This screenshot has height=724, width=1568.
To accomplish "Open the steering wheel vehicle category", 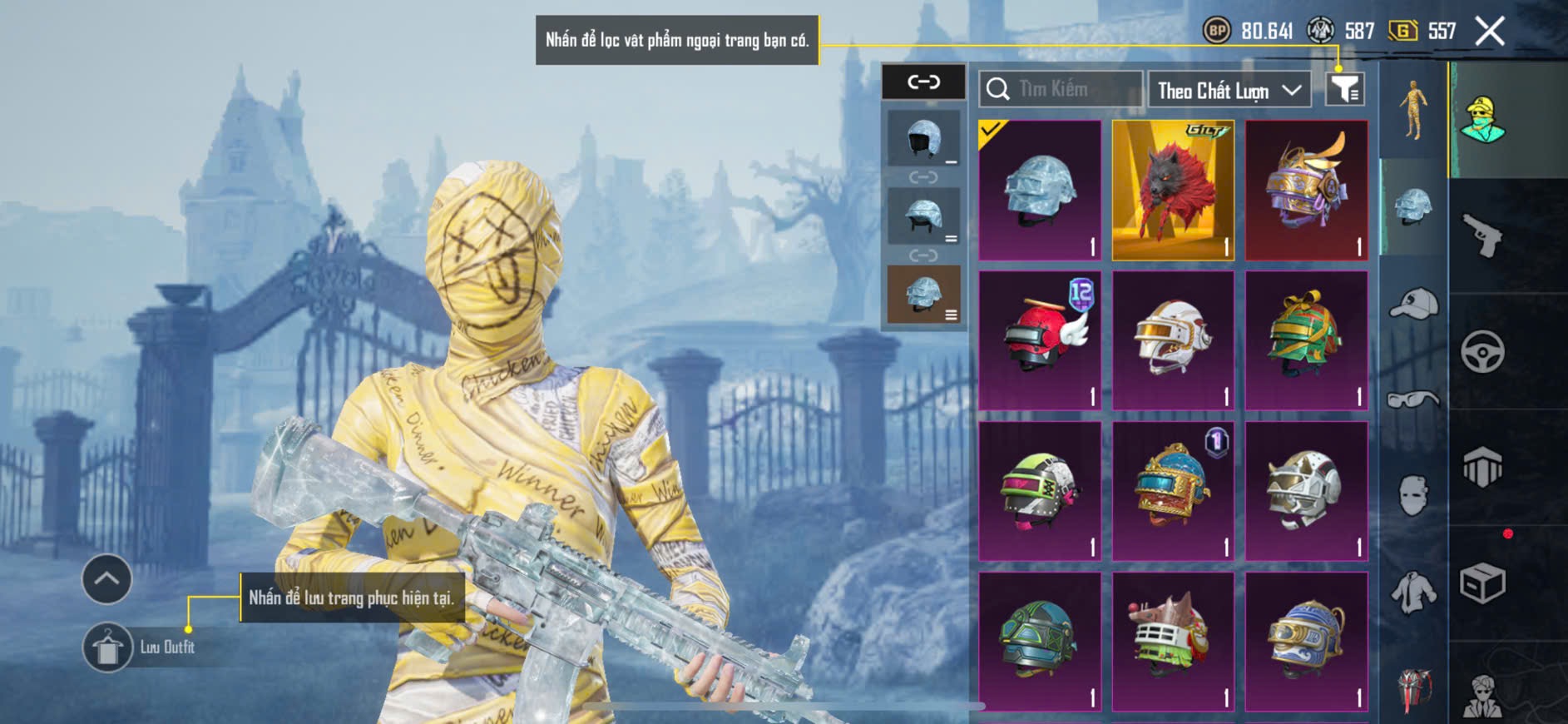I will [x=1482, y=352].
